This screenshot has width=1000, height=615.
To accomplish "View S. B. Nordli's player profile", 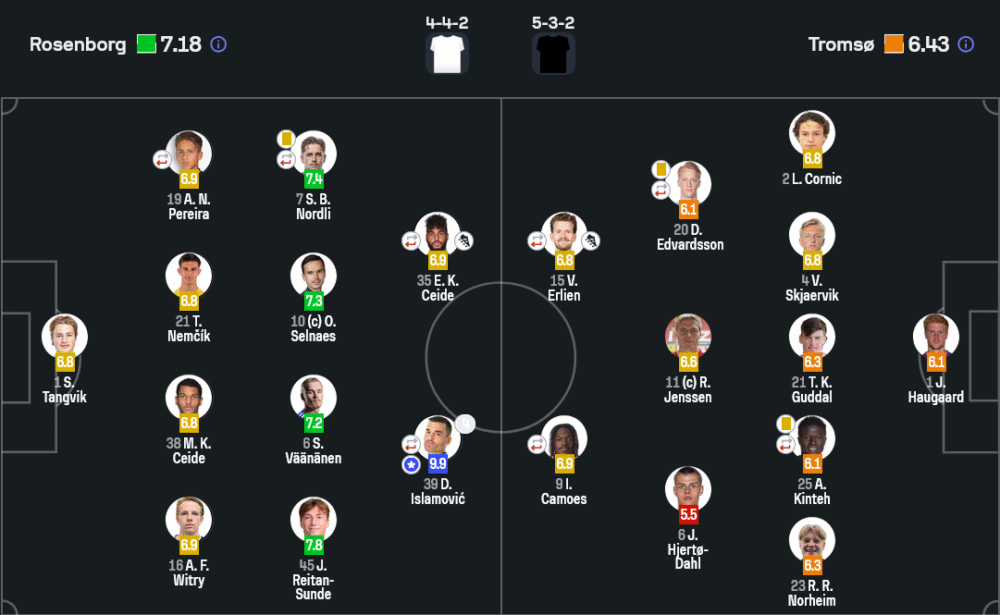I will [313, 155].
